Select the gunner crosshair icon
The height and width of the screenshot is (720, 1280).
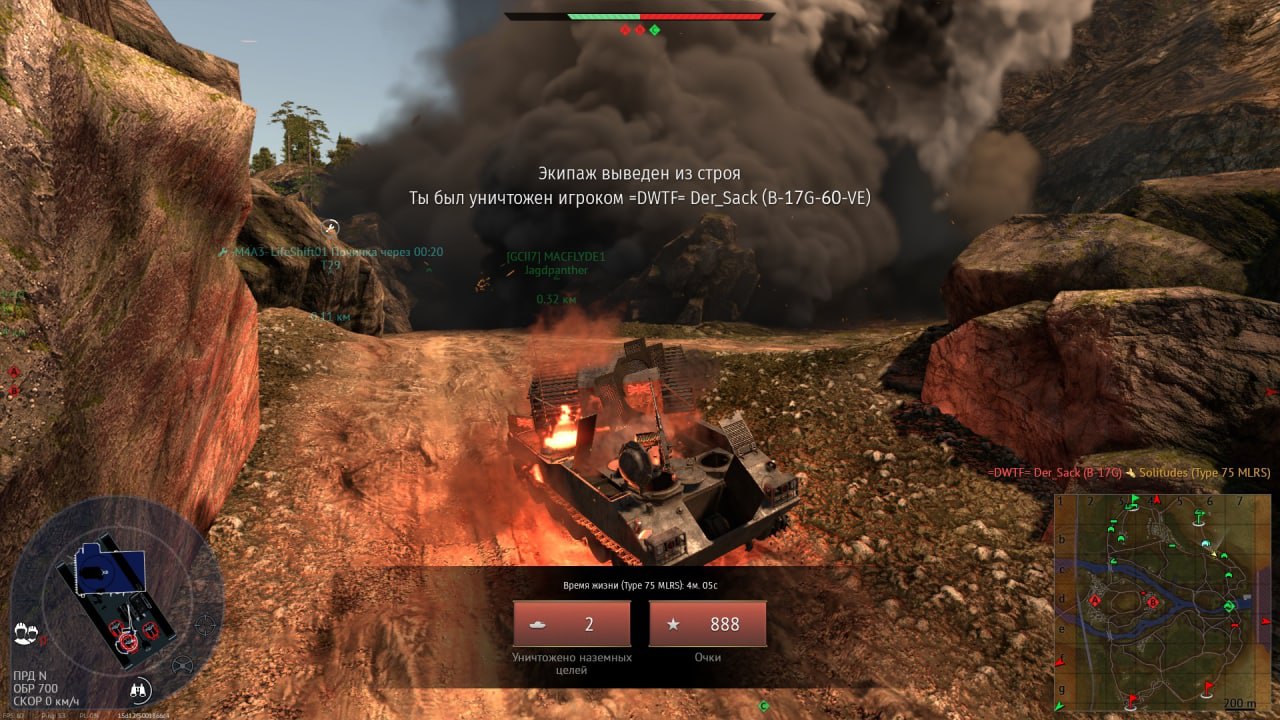click(206, 626)
